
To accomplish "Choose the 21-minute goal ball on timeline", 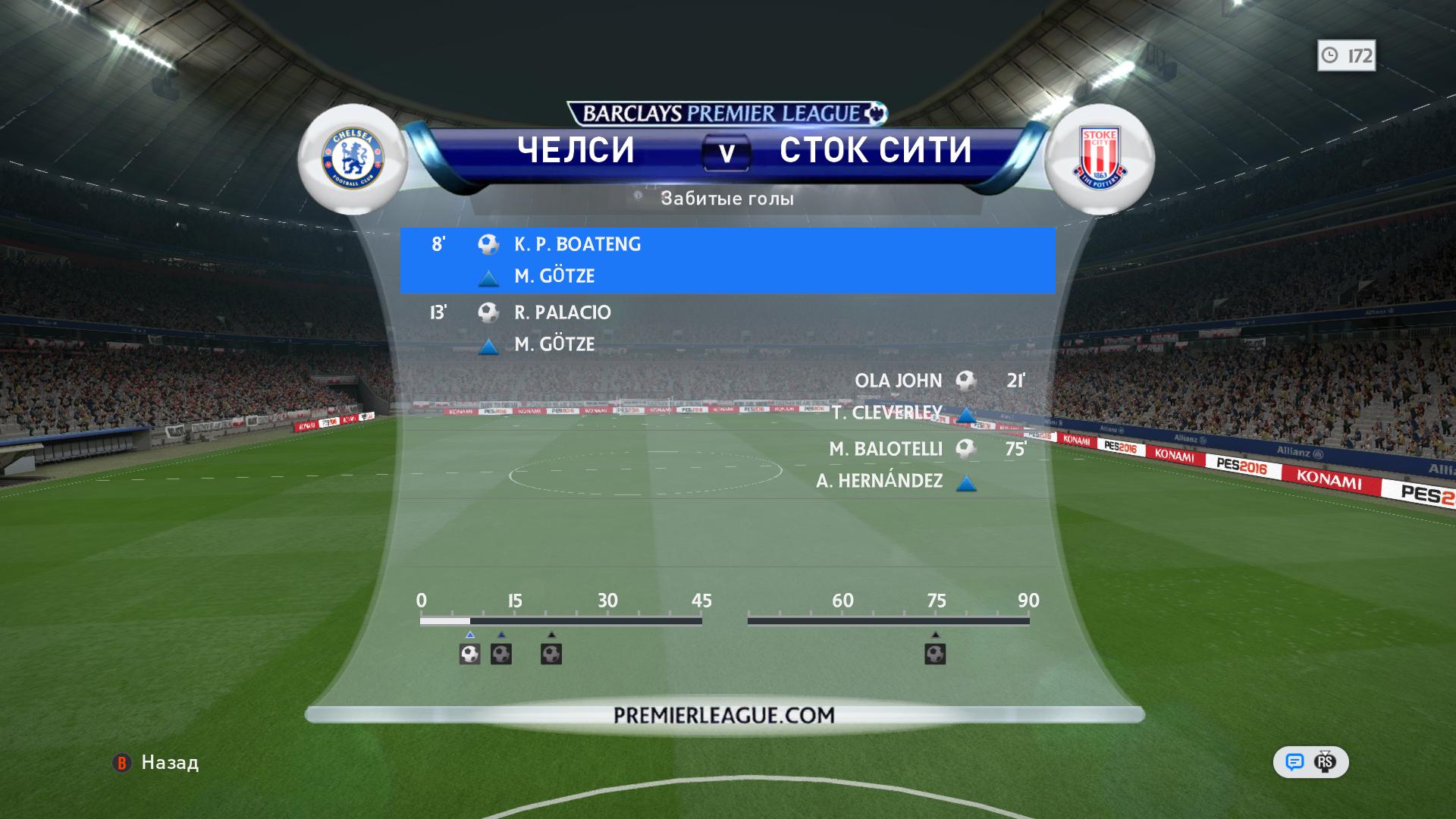I will click(x=551, y=654).
